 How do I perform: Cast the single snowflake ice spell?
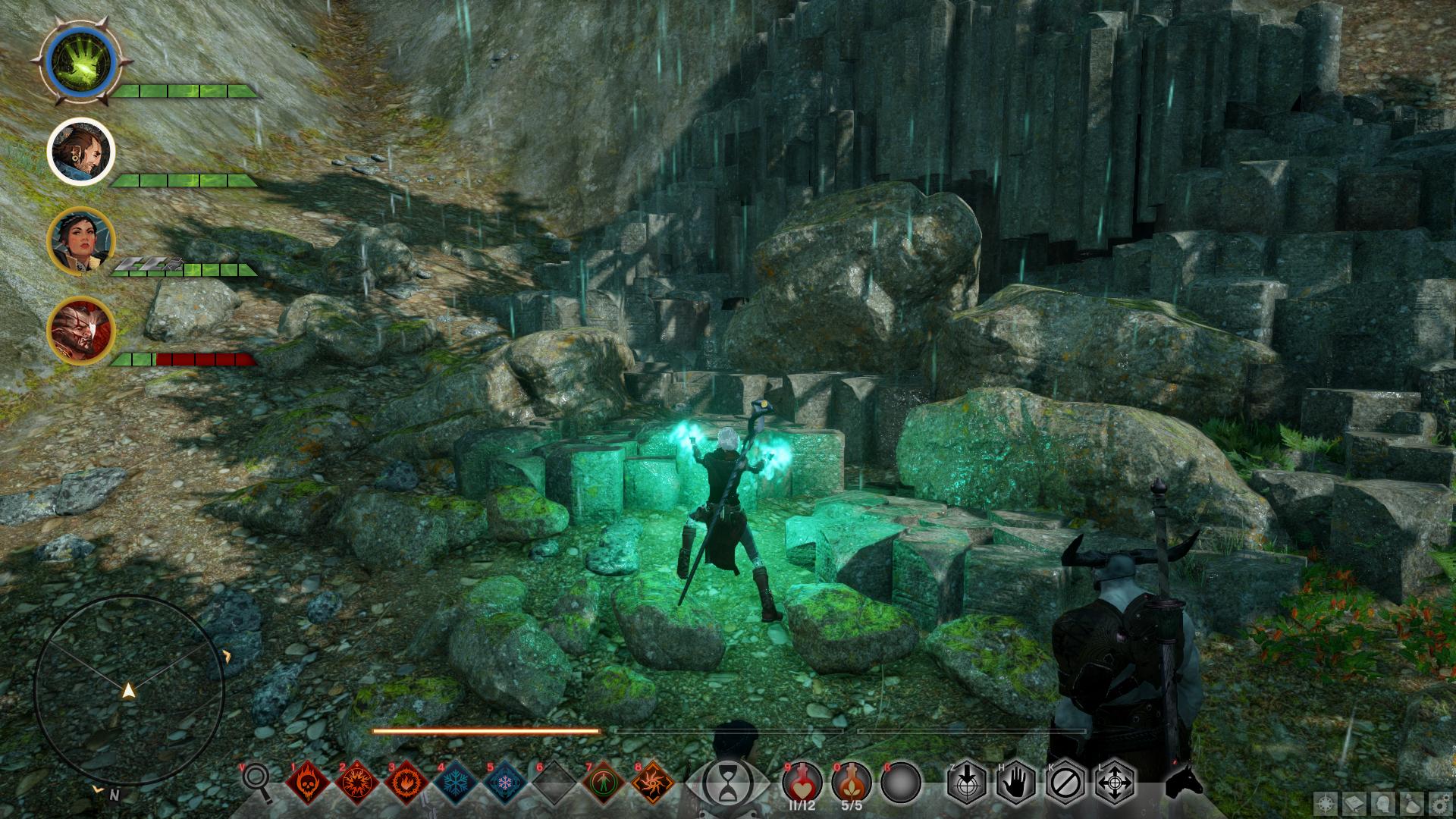455,783
